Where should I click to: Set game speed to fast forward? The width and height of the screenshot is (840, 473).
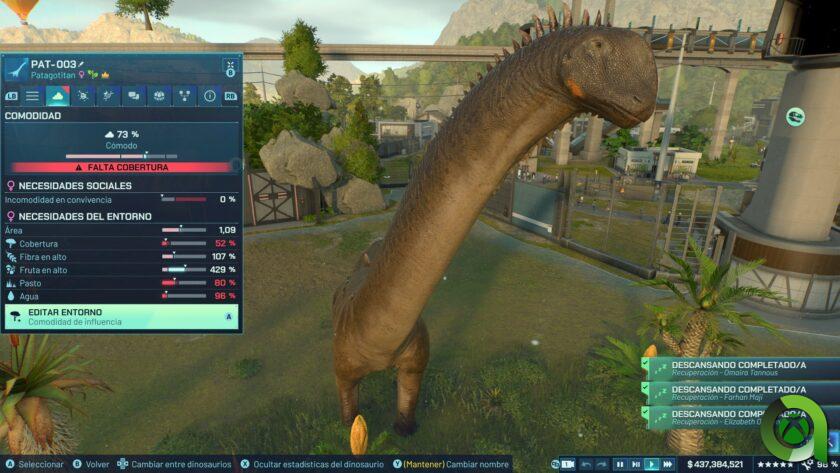coord(667,464)
